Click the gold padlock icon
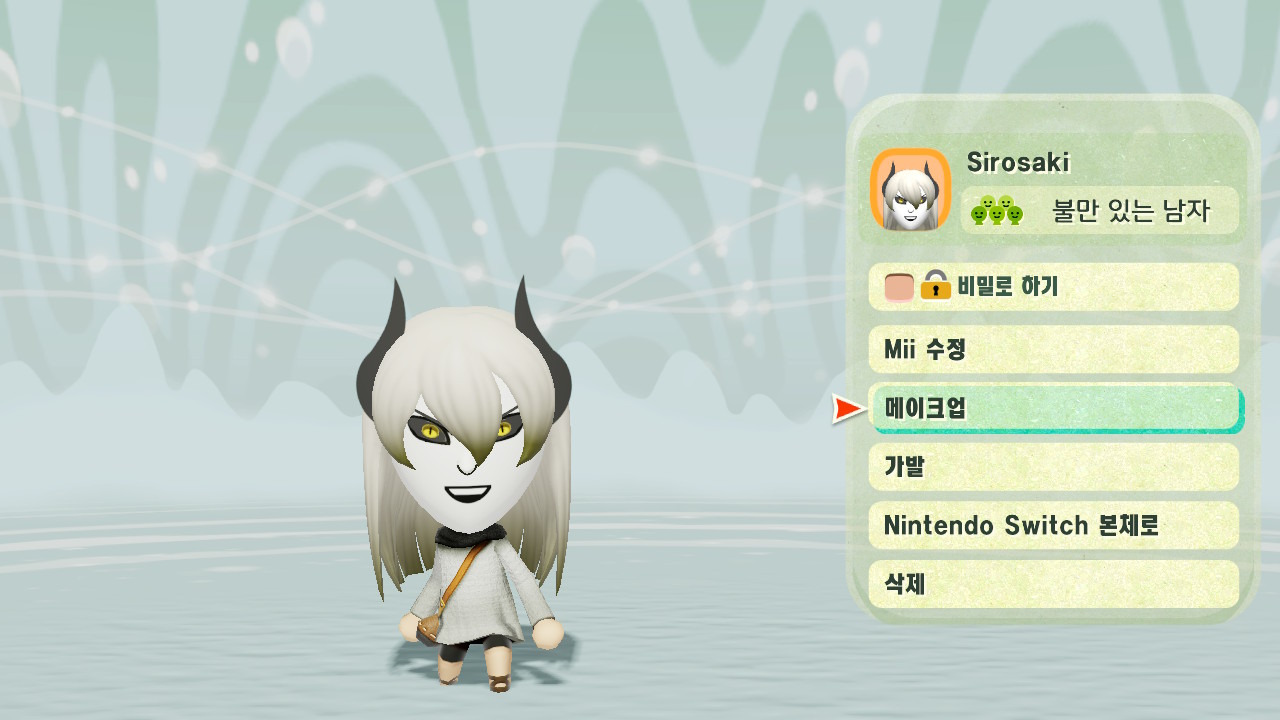Viewport: 1280px width, 720px height. [934, 289]
